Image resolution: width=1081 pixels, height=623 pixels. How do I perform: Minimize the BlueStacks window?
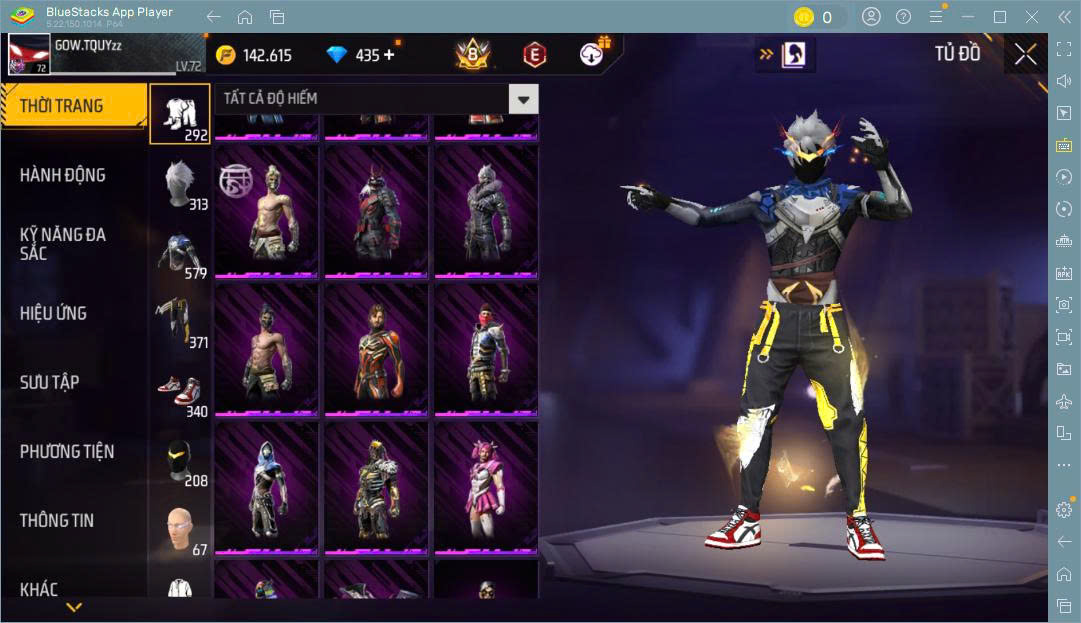pos(968,17)
